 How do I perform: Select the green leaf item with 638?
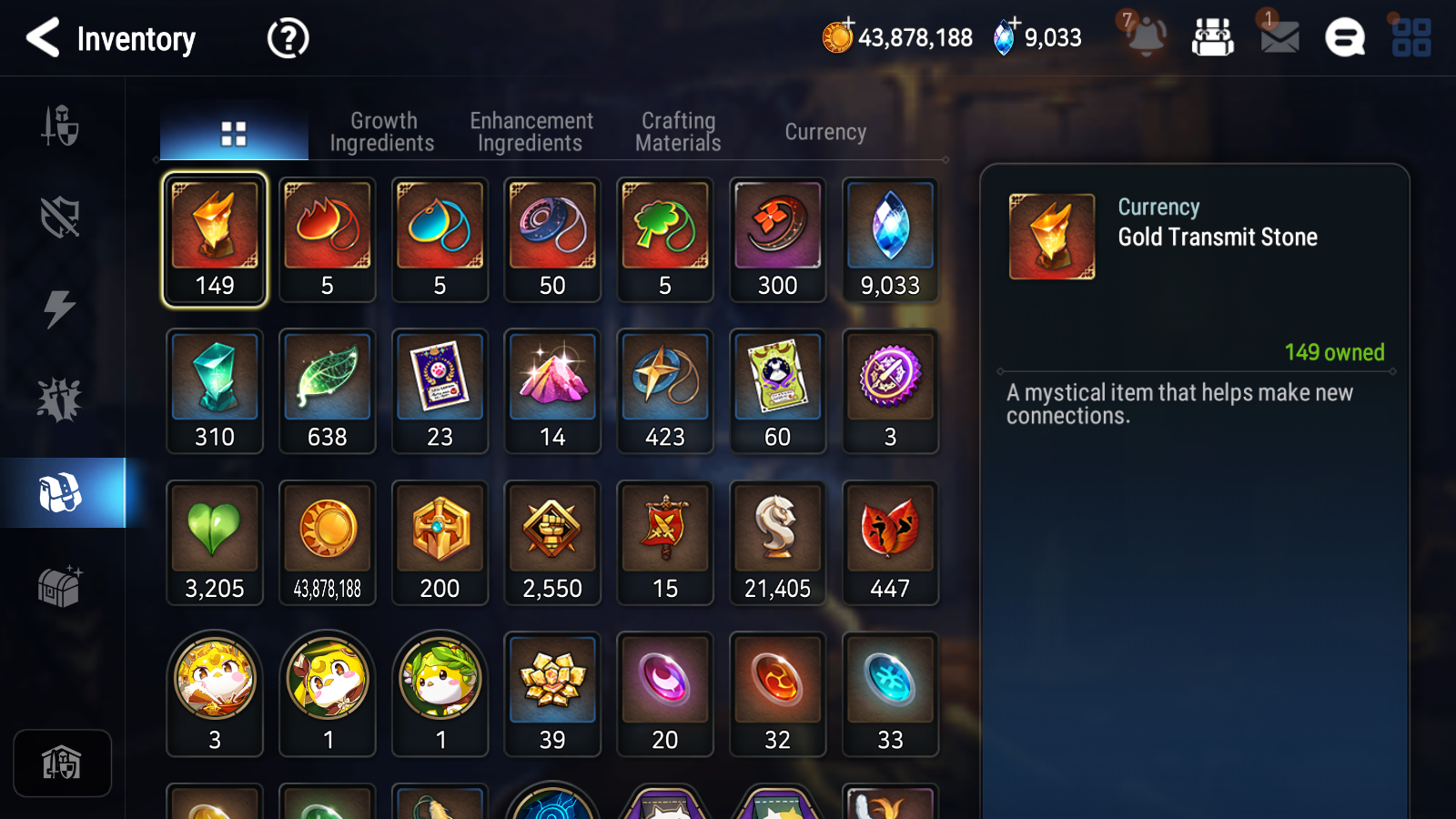point(327,390)
